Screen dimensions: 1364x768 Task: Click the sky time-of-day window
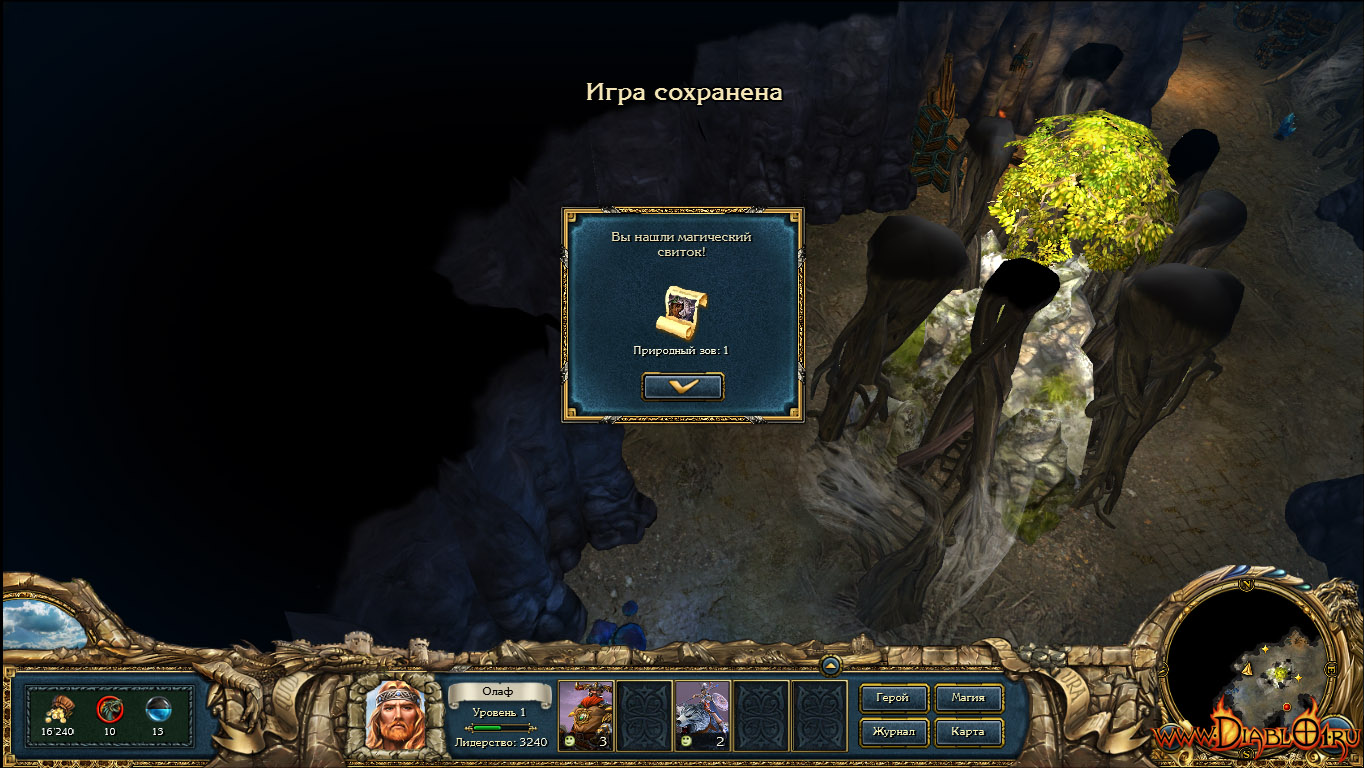tap(42, 623)
